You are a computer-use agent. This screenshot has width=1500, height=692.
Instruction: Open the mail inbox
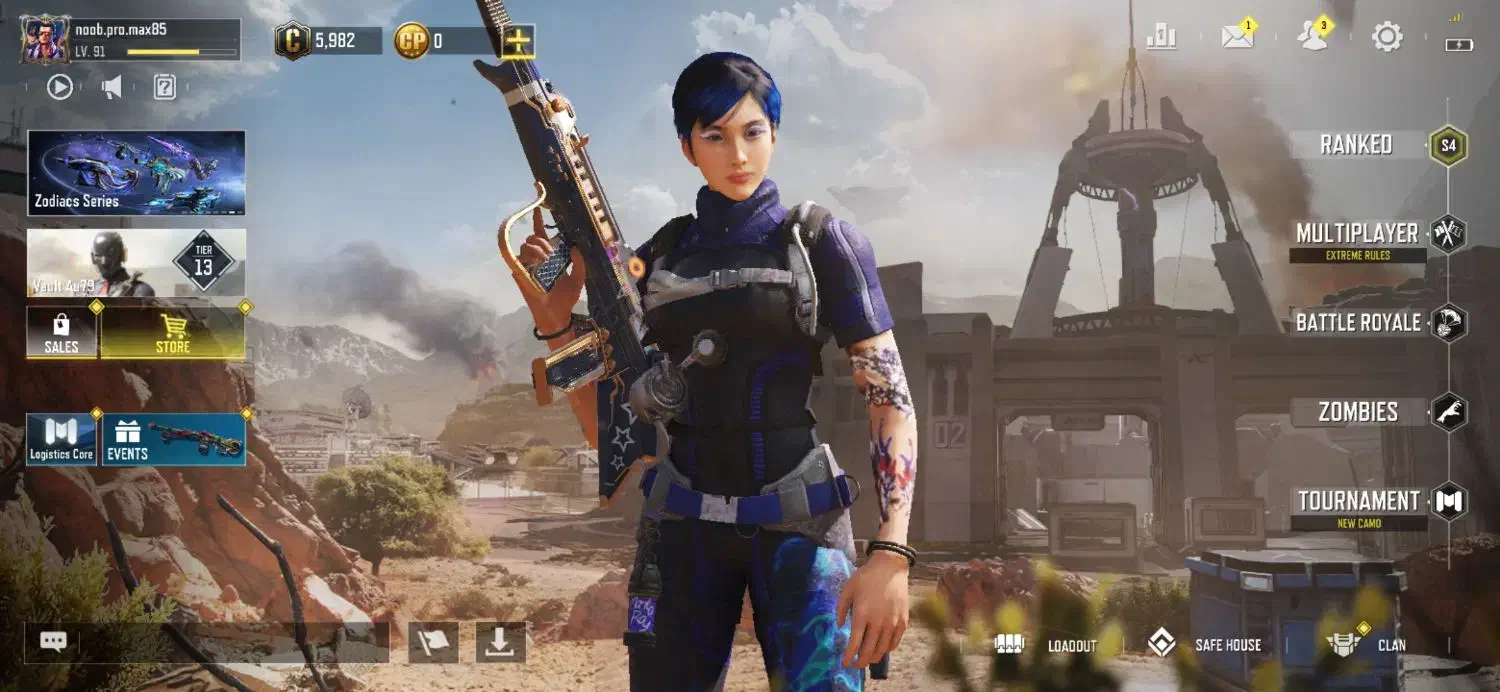click(1238, 38)
